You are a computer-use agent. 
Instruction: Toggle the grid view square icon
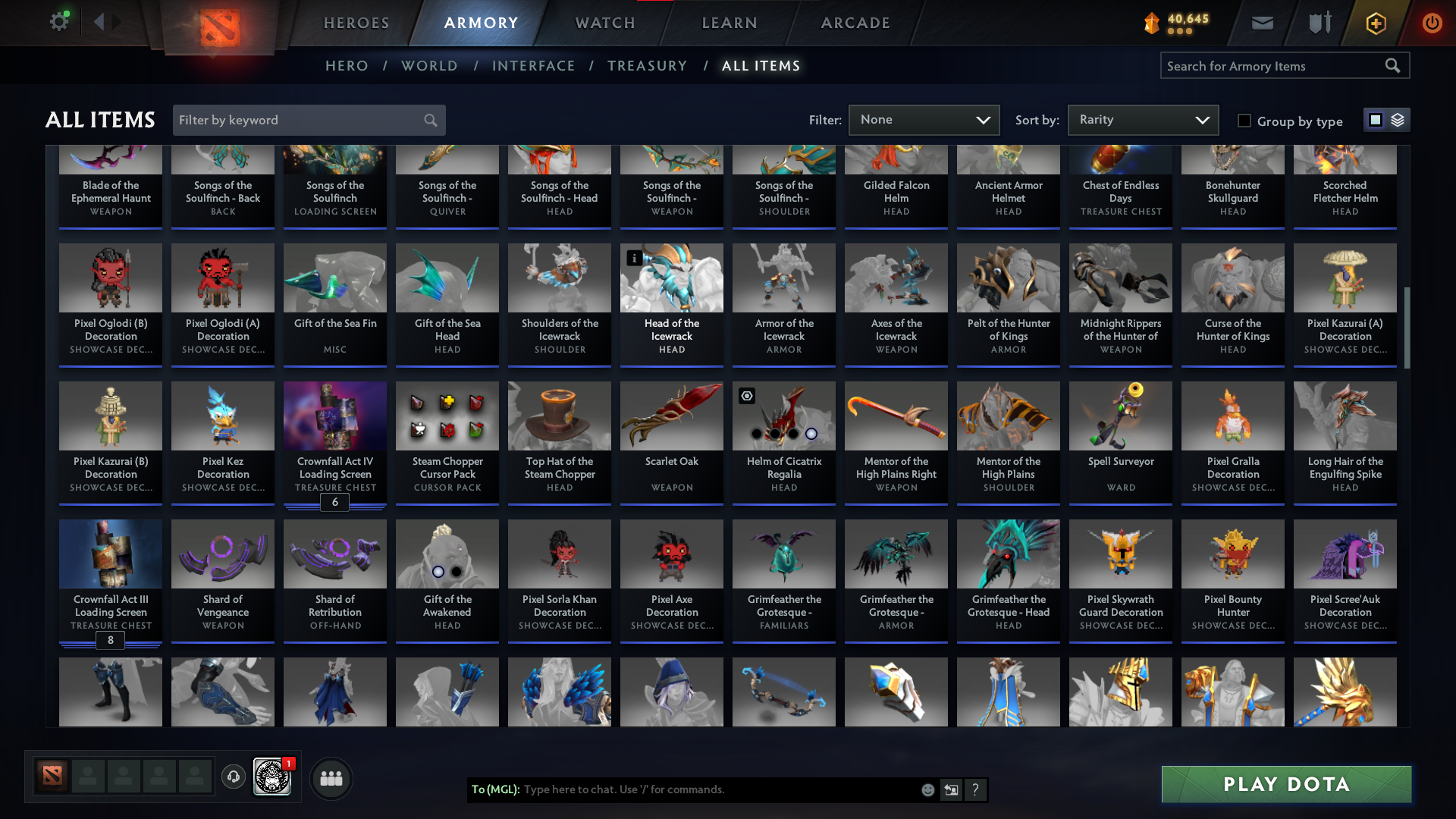pos(1375,119)
